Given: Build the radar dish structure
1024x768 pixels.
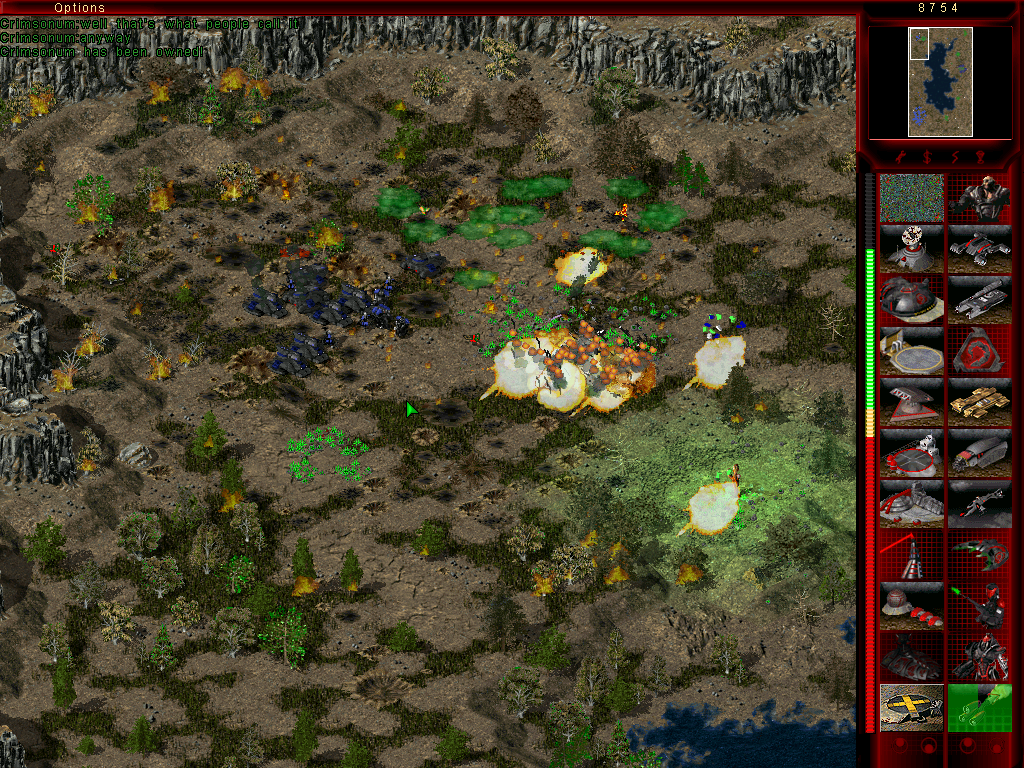Looking at the screenshot, I should click(912, 249).
